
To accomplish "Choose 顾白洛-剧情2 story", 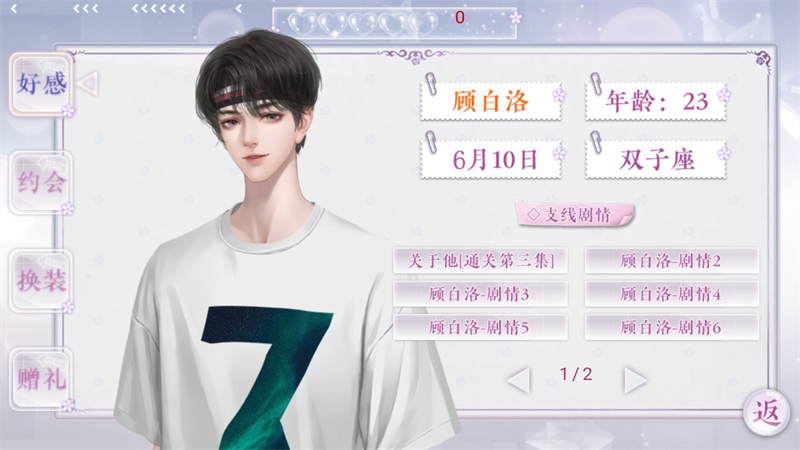I will tap(671, 261).
